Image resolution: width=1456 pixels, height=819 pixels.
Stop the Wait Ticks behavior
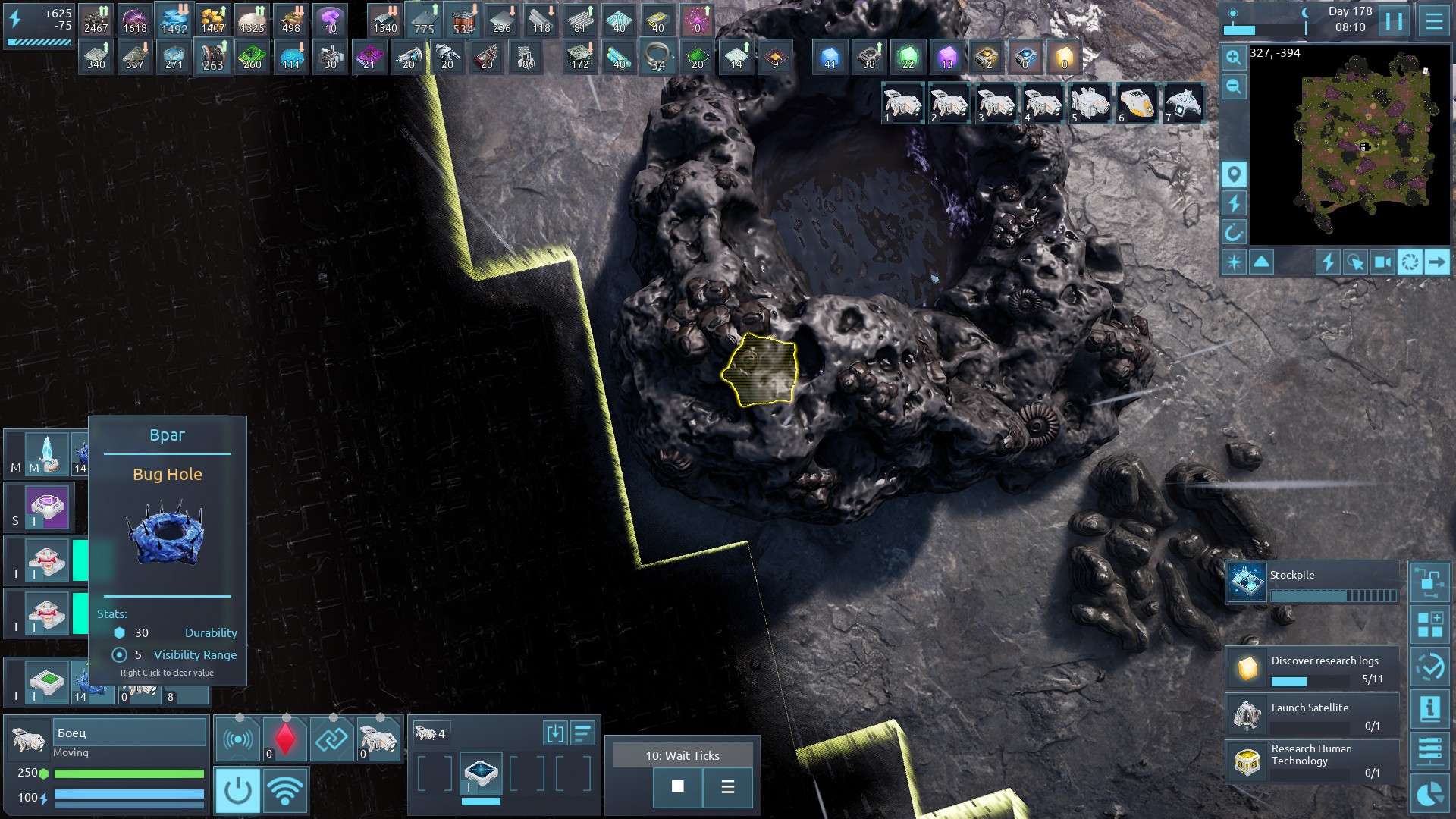click(677, 786)
